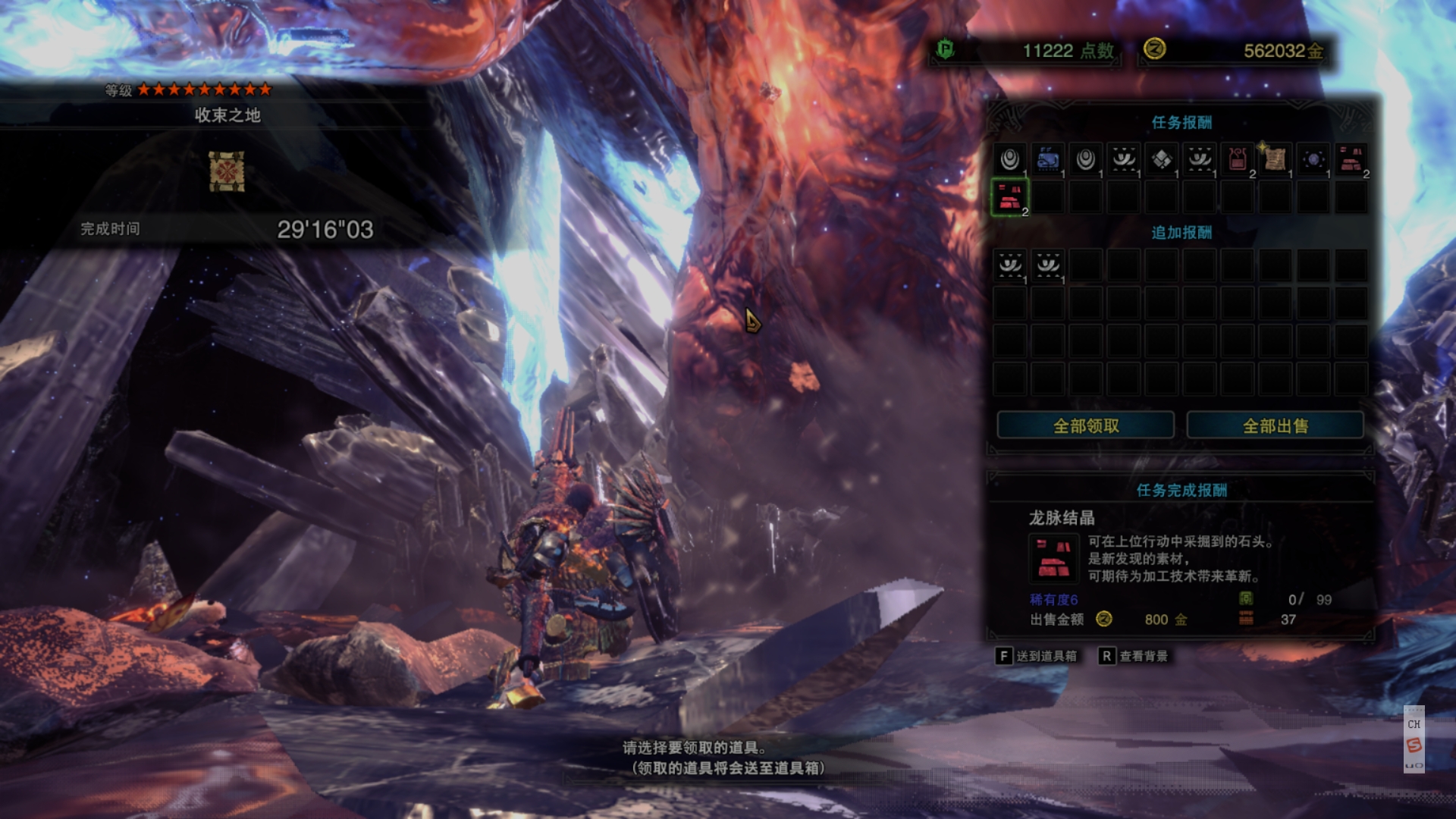Screen dimensions: 1456x819
Task: Pick the blue monster part reward slot
Action: tap(1048, 159)
